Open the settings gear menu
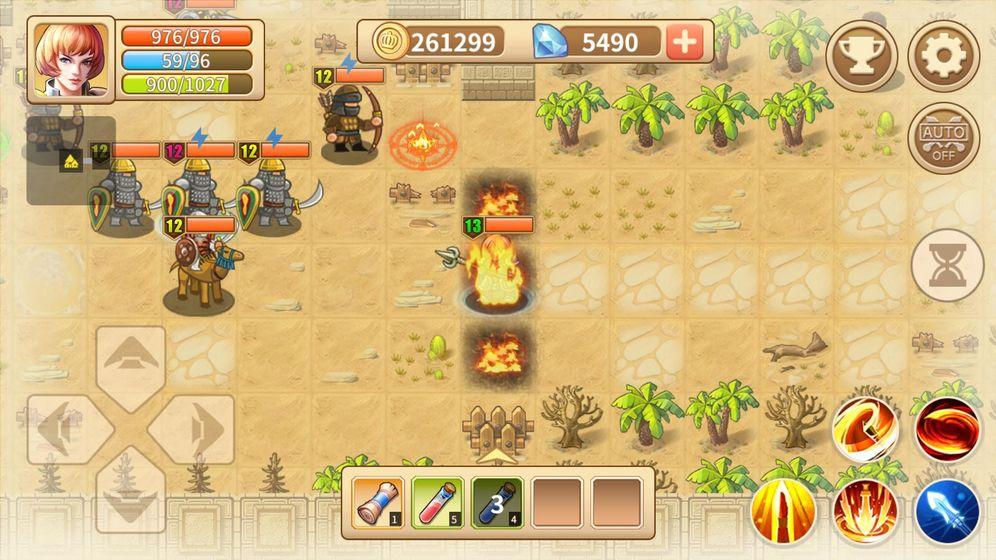The image size is (996, 560). [943, 56]
